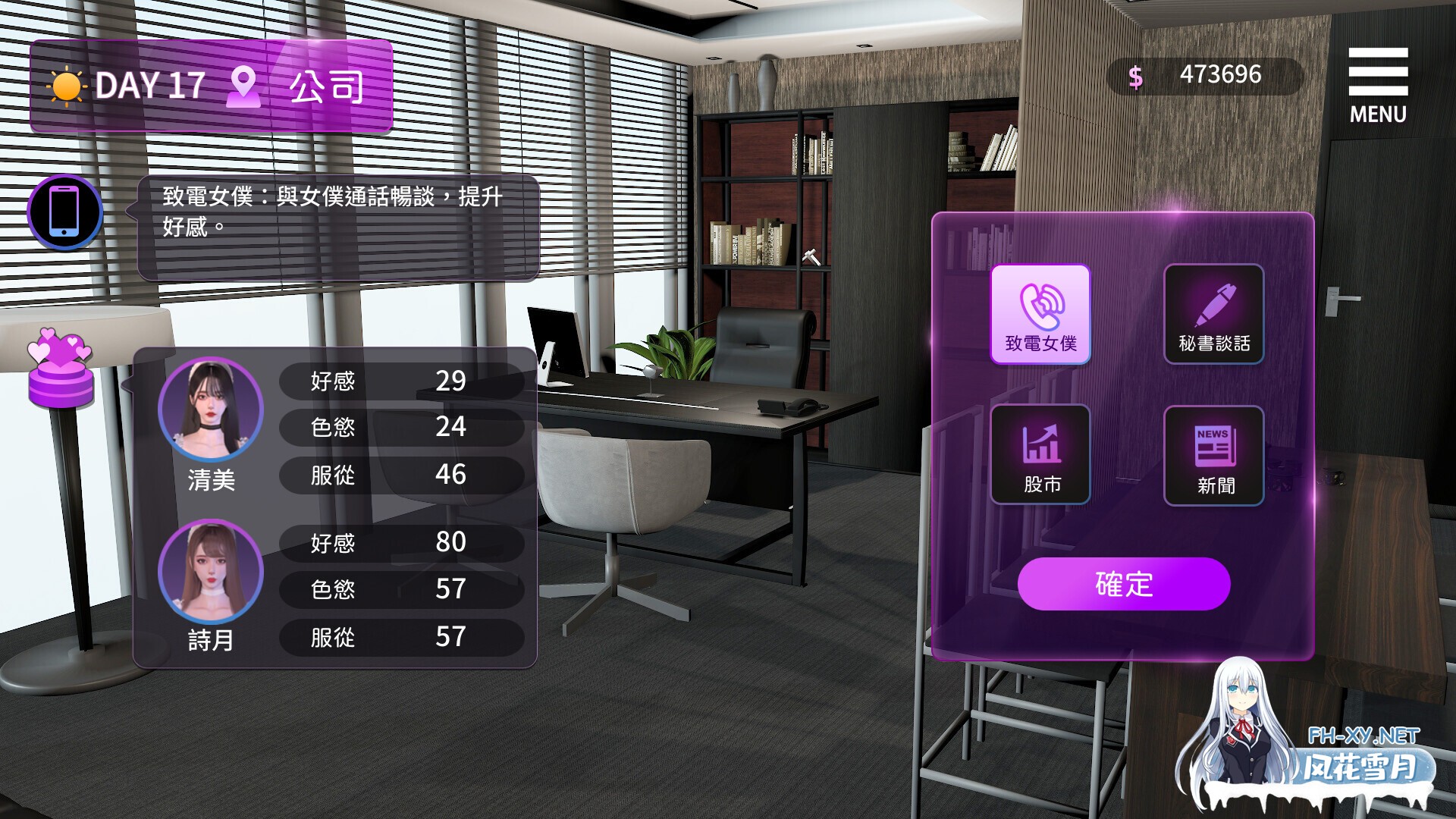Click the dollar sign money icon
Viewport: 1456px width, 819px height.
1134,74
